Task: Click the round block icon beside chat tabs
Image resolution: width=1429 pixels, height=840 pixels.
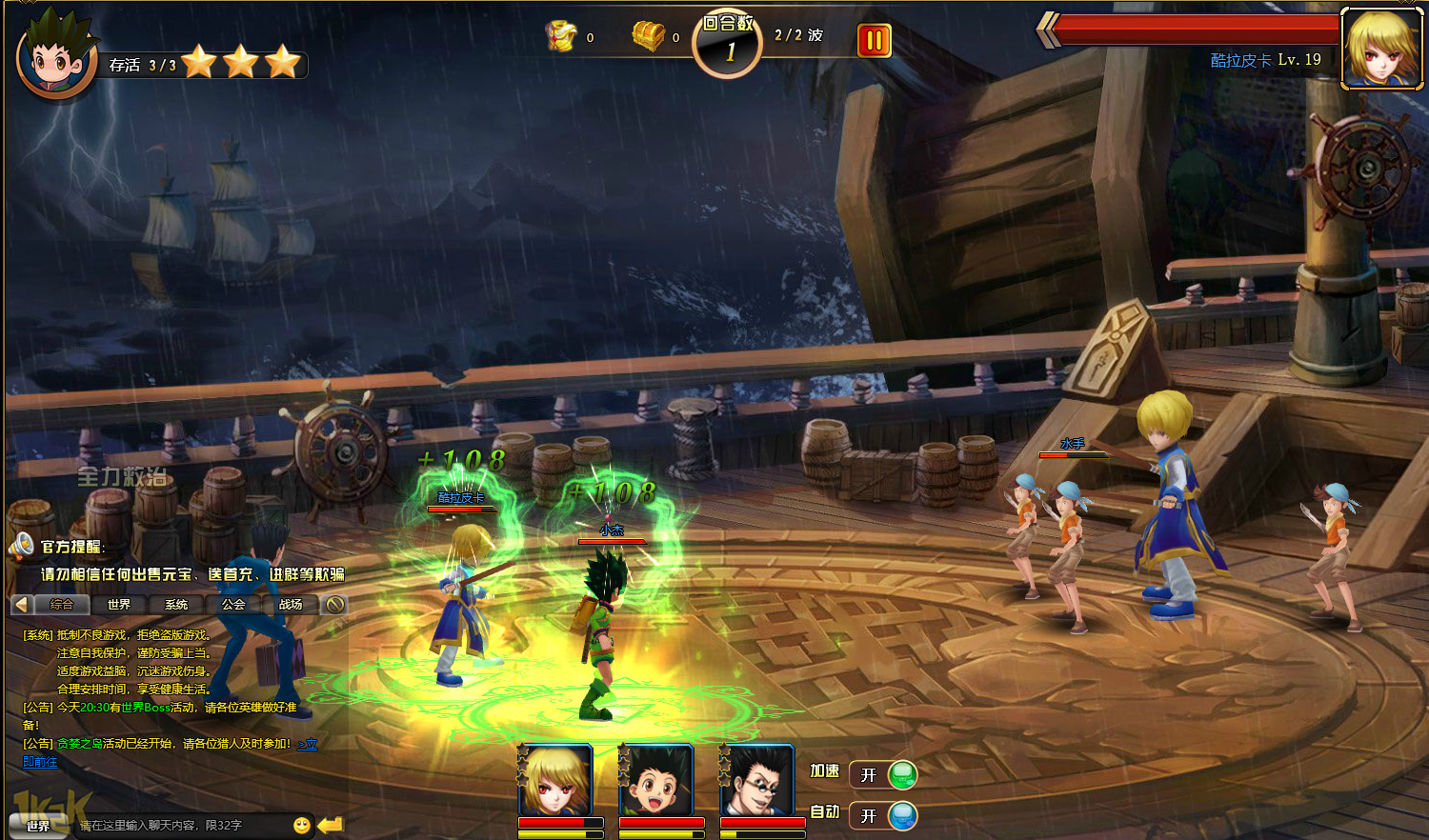Action: (334, 605)
